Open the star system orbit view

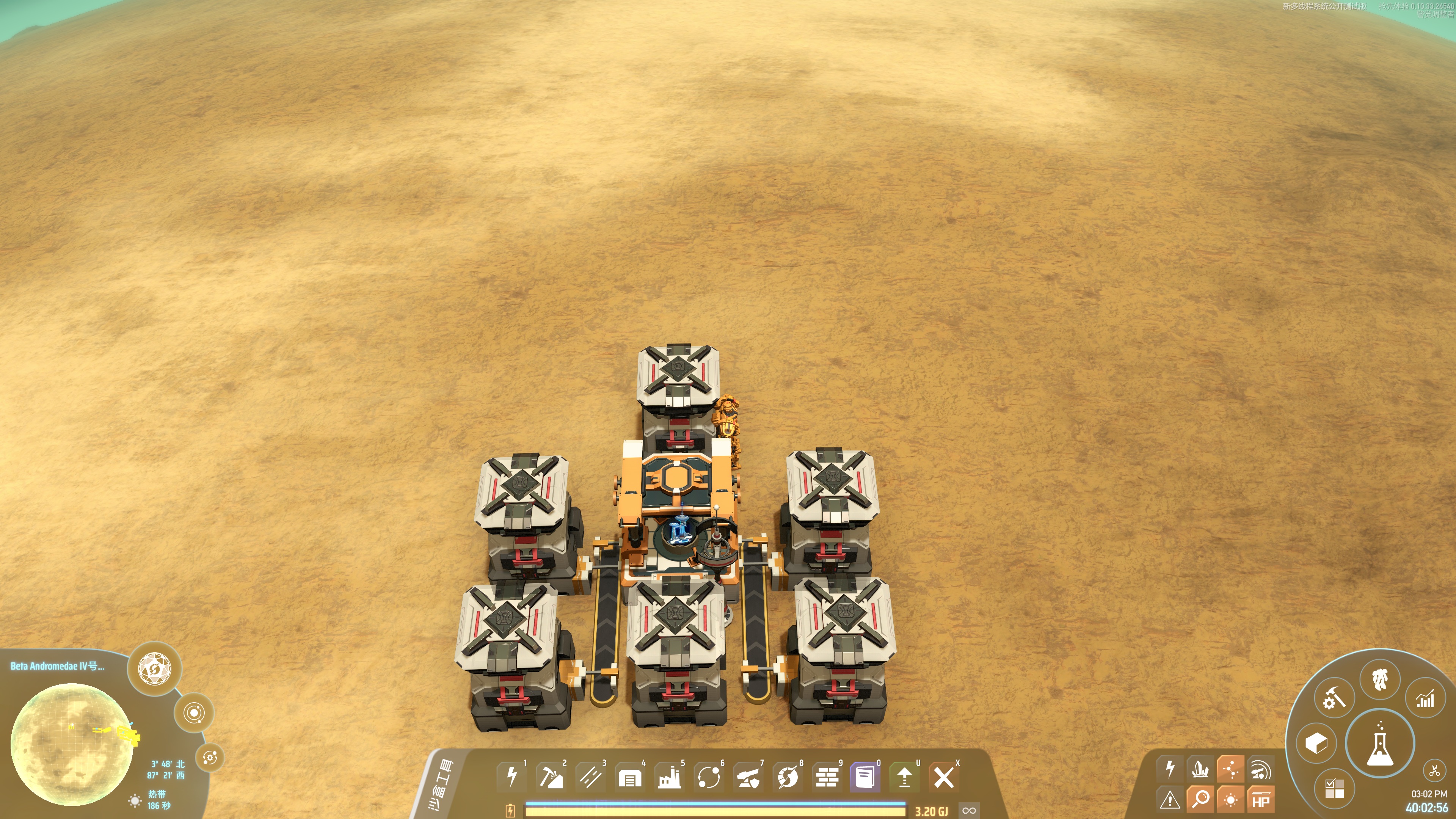click(194, 713)
